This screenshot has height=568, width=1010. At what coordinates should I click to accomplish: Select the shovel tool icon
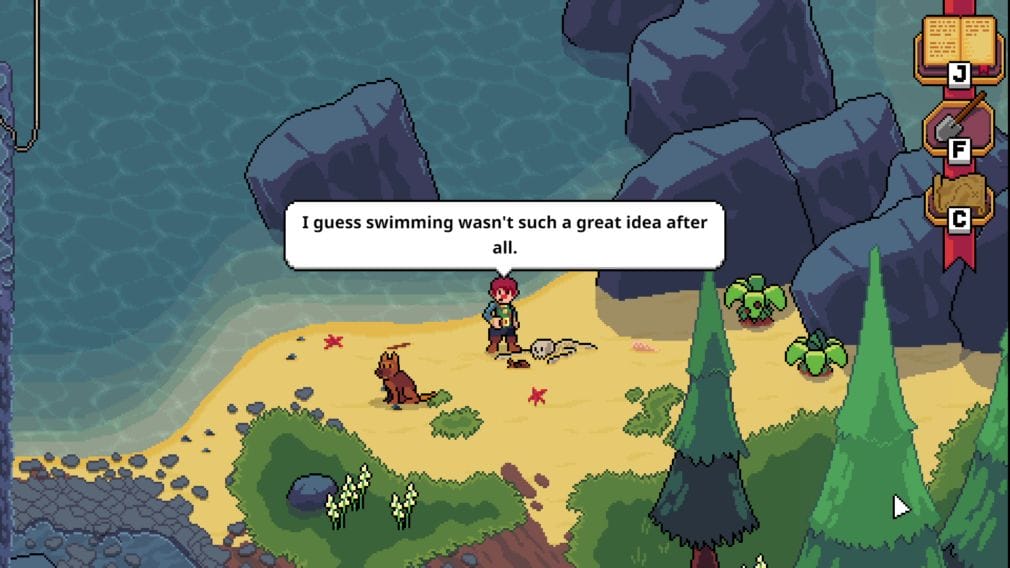[x=958, y=124]
